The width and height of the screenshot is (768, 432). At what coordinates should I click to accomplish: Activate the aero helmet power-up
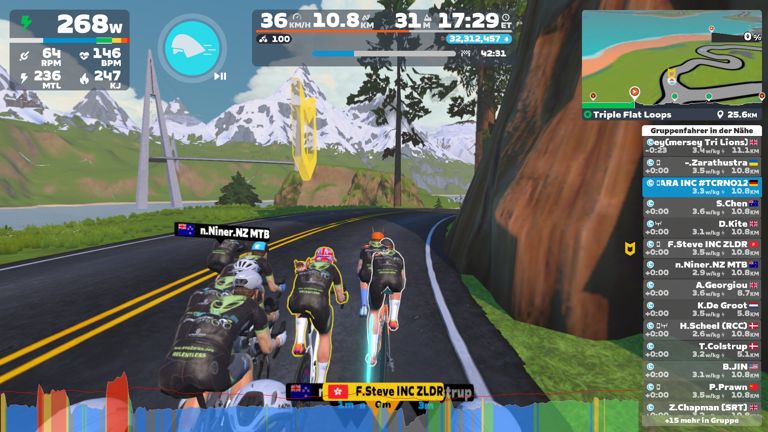point(191,48)
